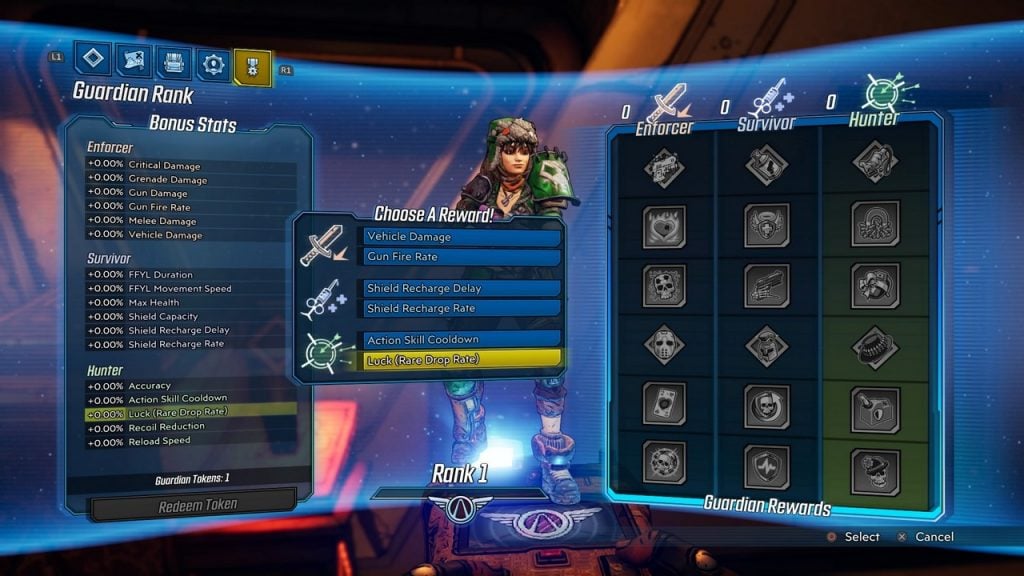Image resolution: width=1024 pixels, height=576 pixels.
Task: Select the Gun Fire Rate reward
Action: click(x=461, y=257)
